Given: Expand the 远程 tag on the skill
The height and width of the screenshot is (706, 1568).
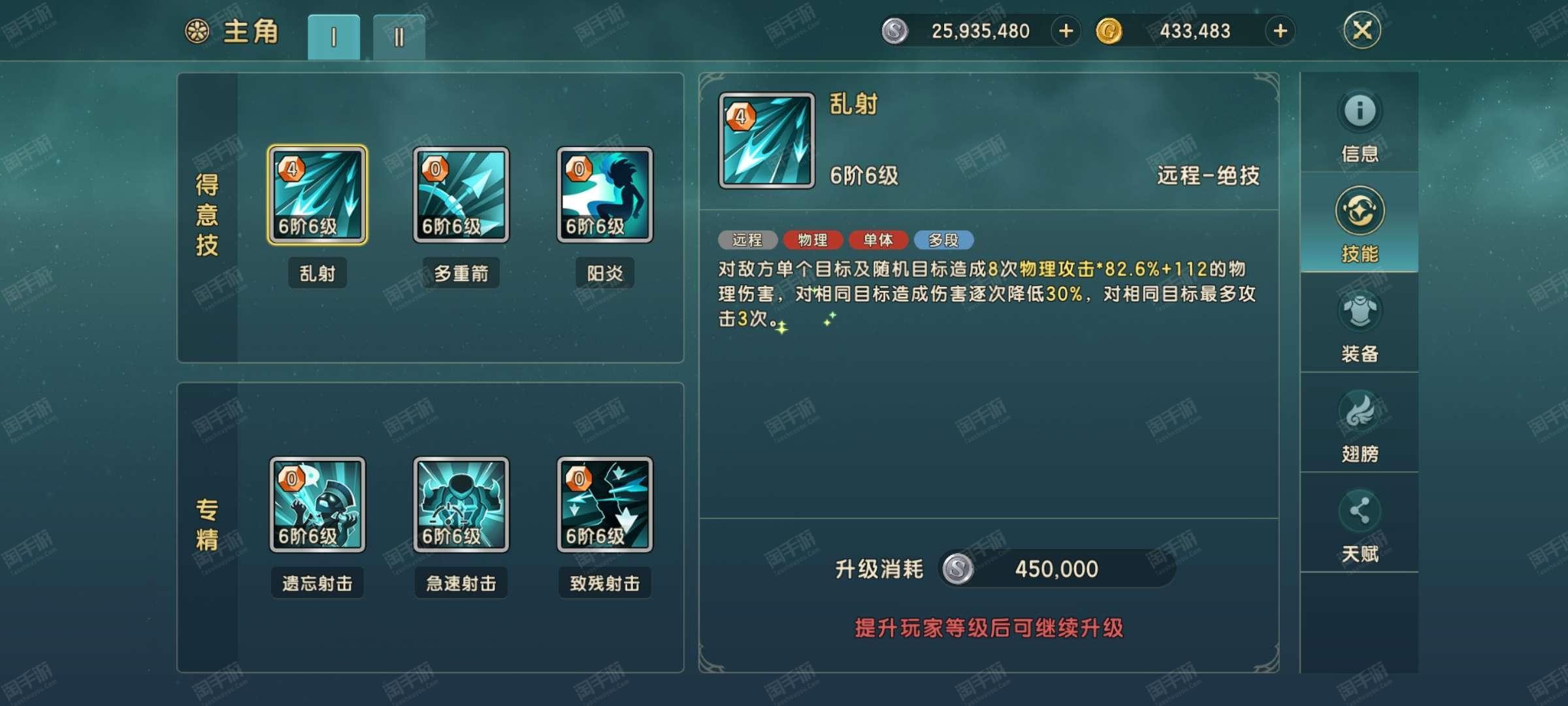Looking at the screenshot, I should coord(747,241).
